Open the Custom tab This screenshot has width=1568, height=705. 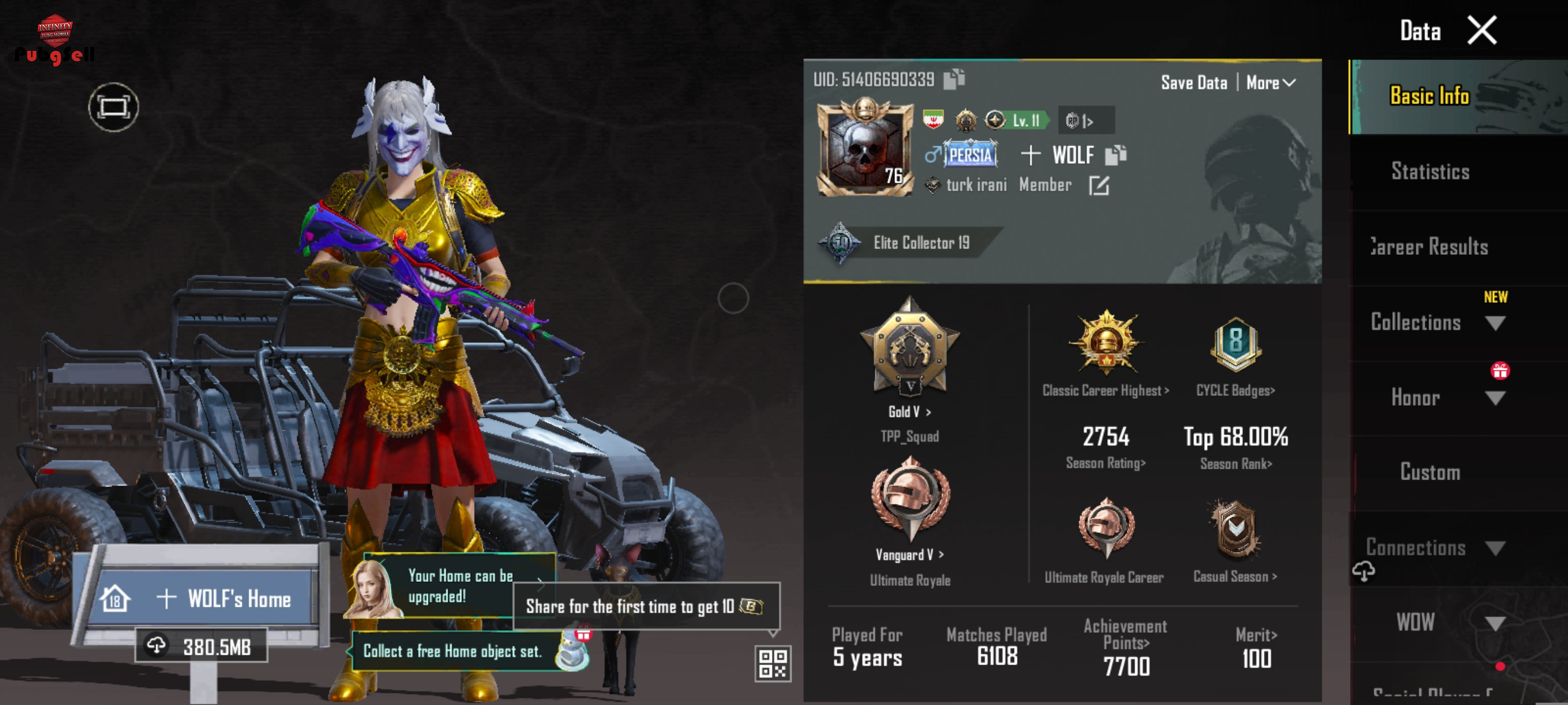1430,473
